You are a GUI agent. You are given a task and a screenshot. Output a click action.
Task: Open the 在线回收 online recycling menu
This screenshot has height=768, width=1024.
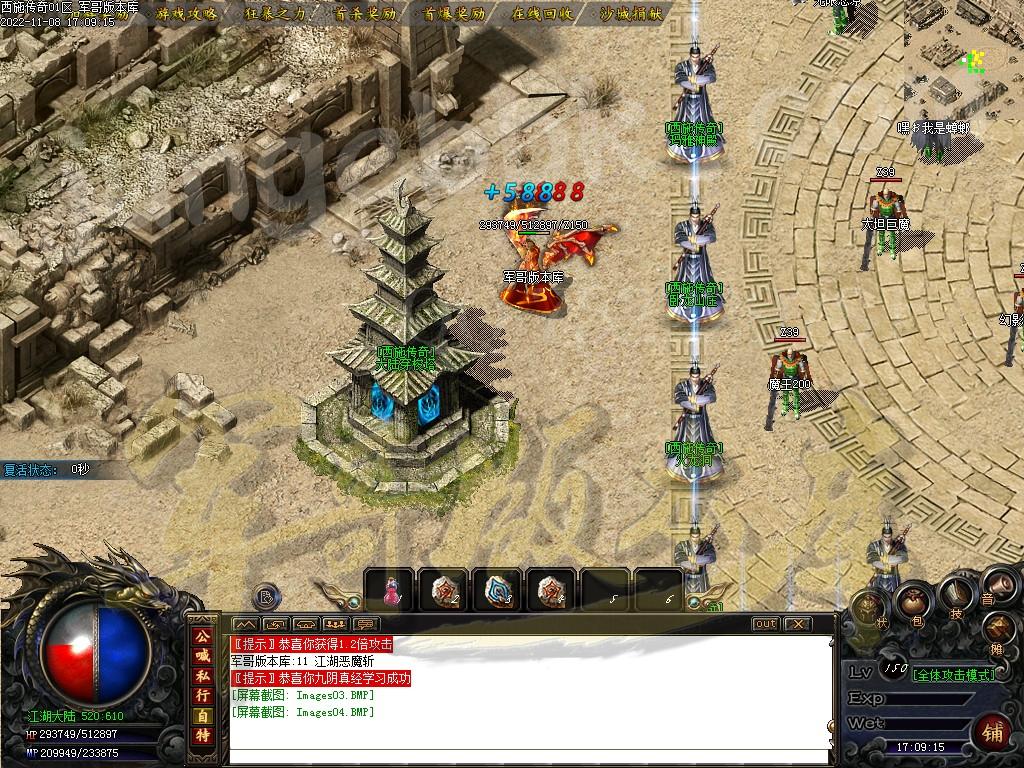[542, 14]
